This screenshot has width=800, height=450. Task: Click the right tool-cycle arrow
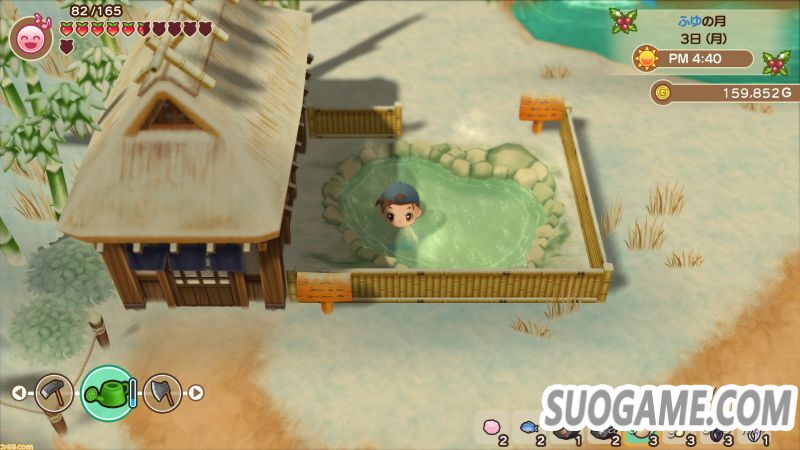click(196, 393)
